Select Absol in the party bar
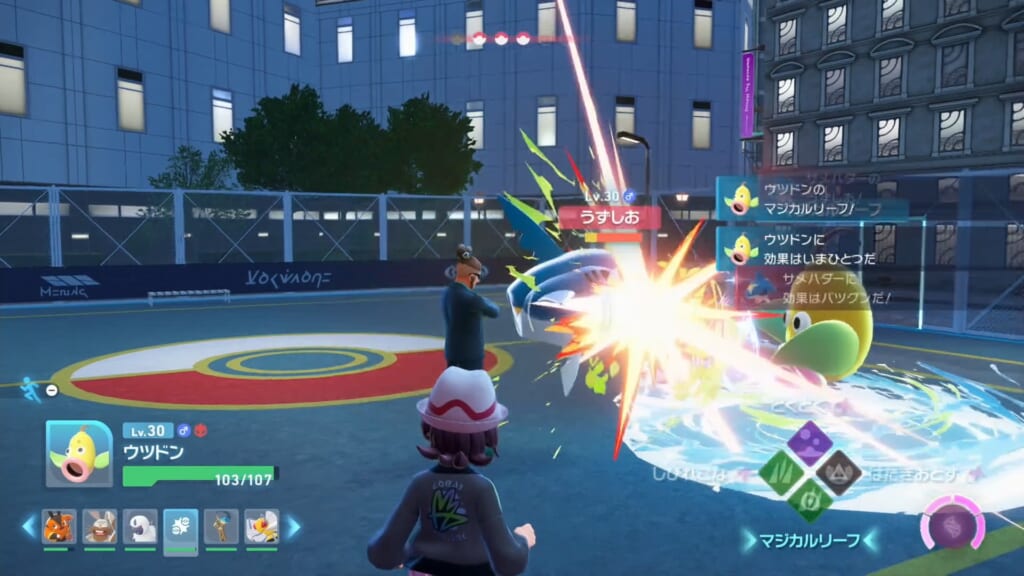This screenshot has width=1024, height=576. [140, 526]
